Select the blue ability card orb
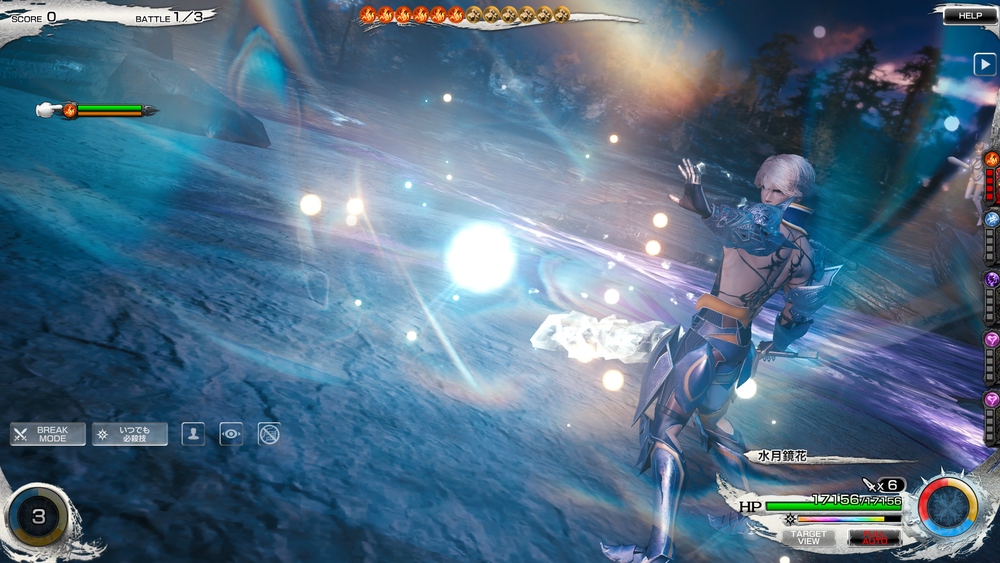Image resolution: width=1000 pixels, height=563 pixels. click(x=991, y=219)
